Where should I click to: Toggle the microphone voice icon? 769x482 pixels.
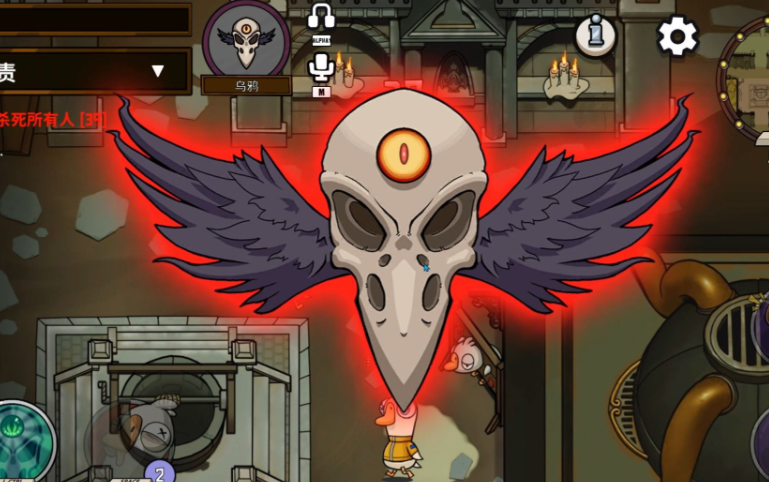[321, 68]
